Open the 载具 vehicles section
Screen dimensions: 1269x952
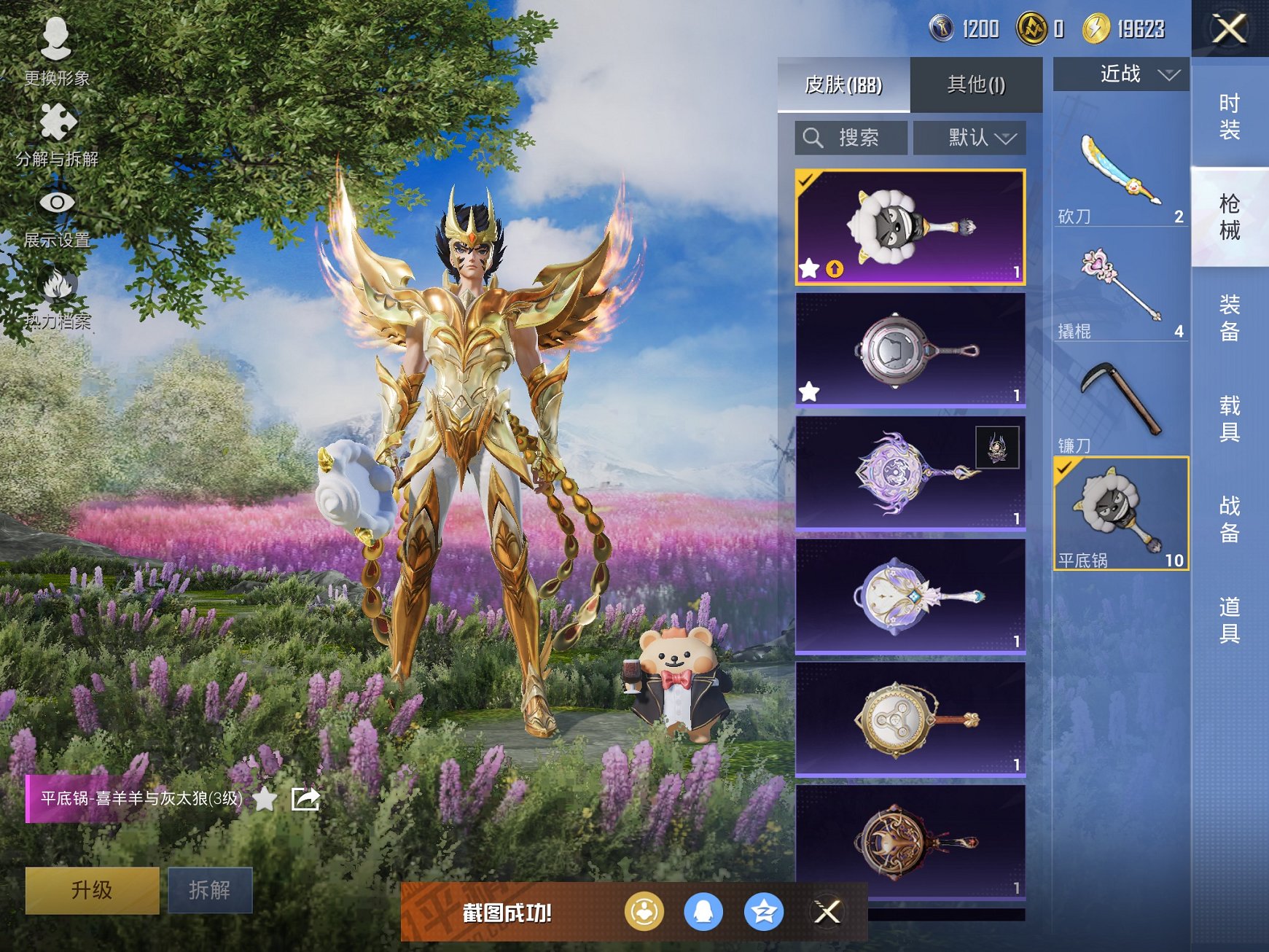pos(1230,418)
